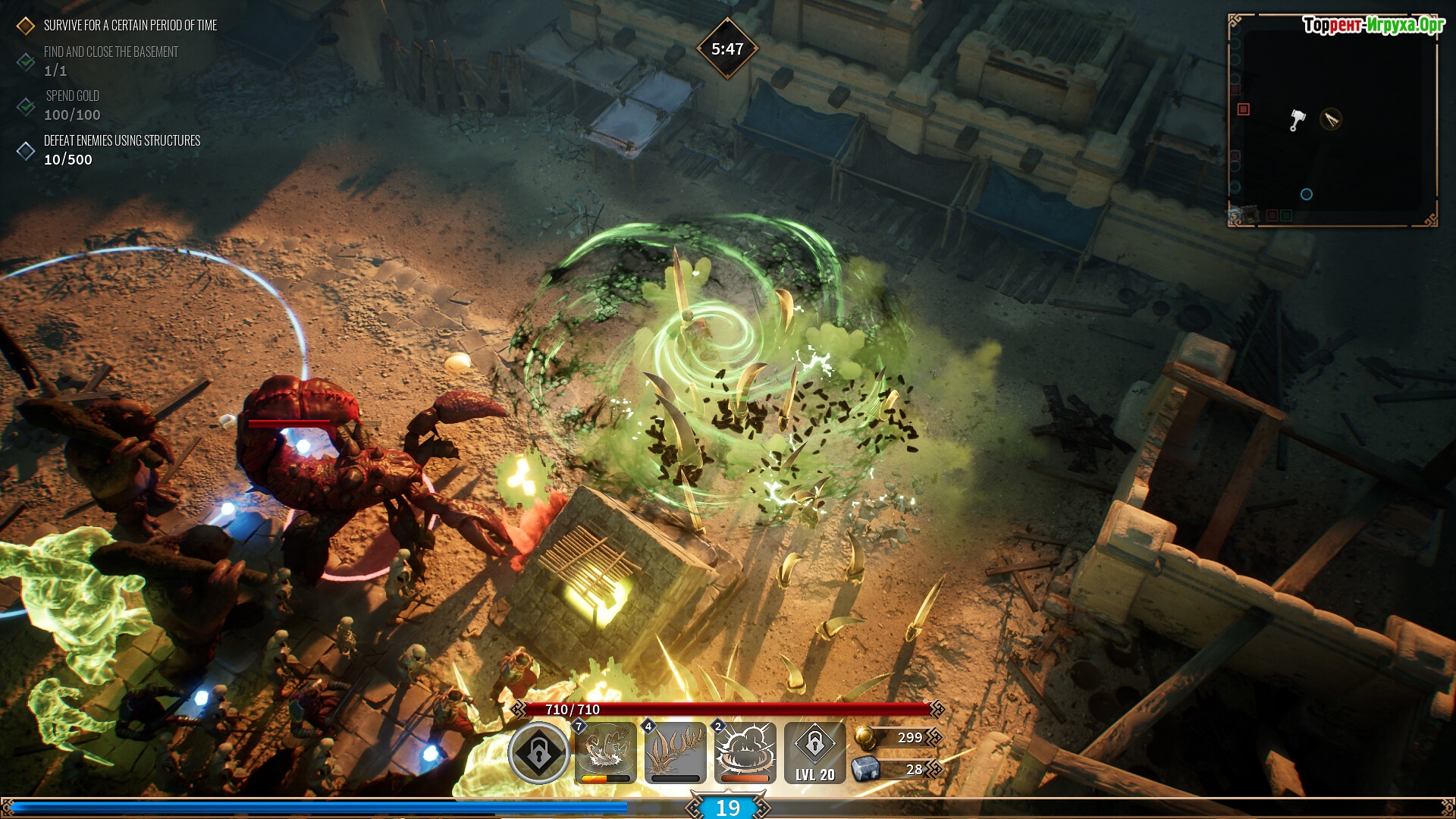
Task: Trigger the explosion cloud ability
Action: pyautogui.click(x=745, y=752)
